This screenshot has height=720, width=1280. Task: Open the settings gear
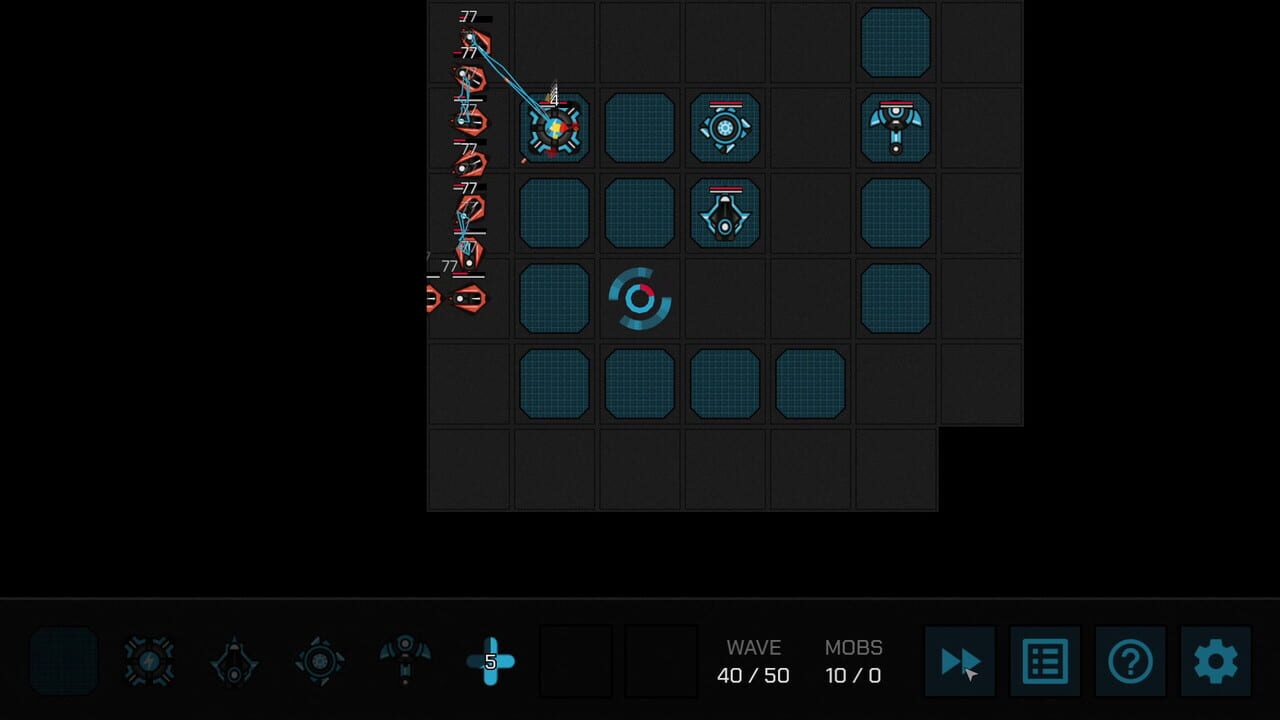pyautogui.click(x=1216, y=662)
